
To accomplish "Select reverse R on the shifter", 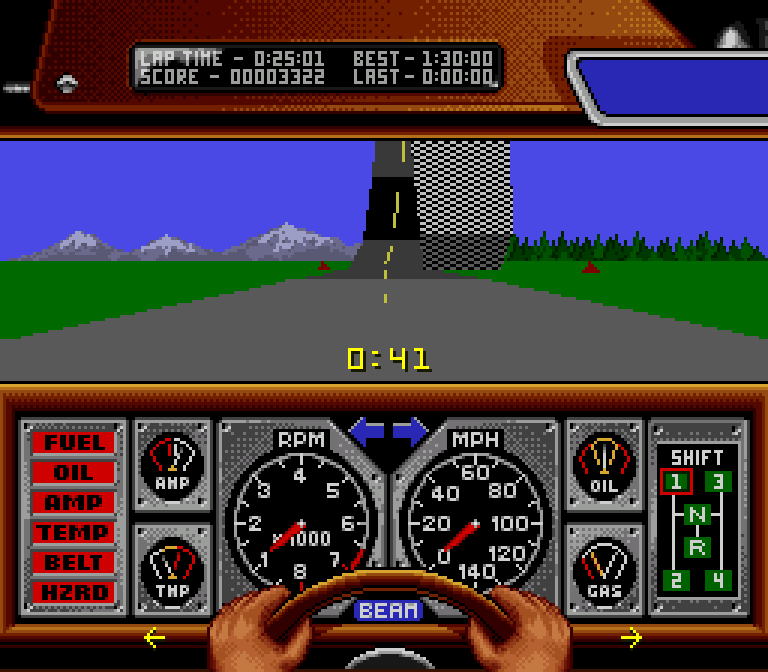I will click(697, 547).
